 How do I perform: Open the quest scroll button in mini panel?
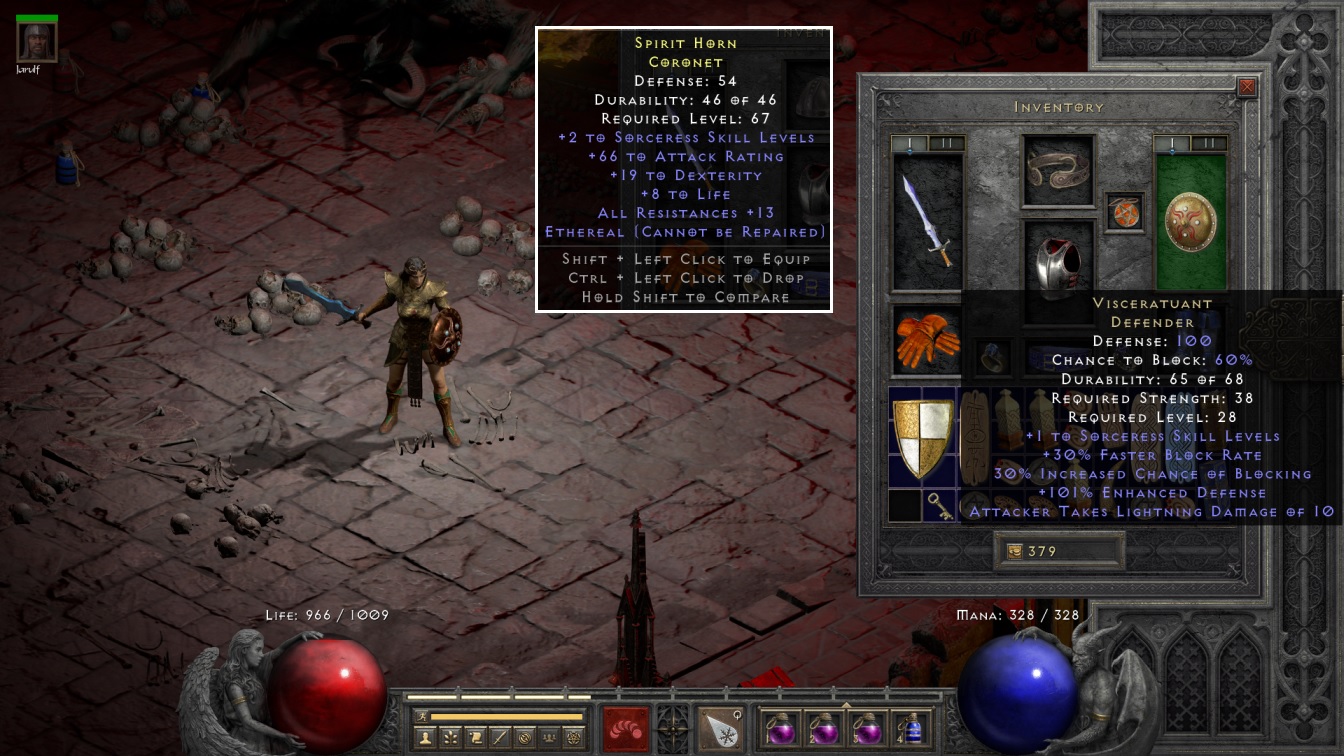pyautogui.click(x=476, y=738)
